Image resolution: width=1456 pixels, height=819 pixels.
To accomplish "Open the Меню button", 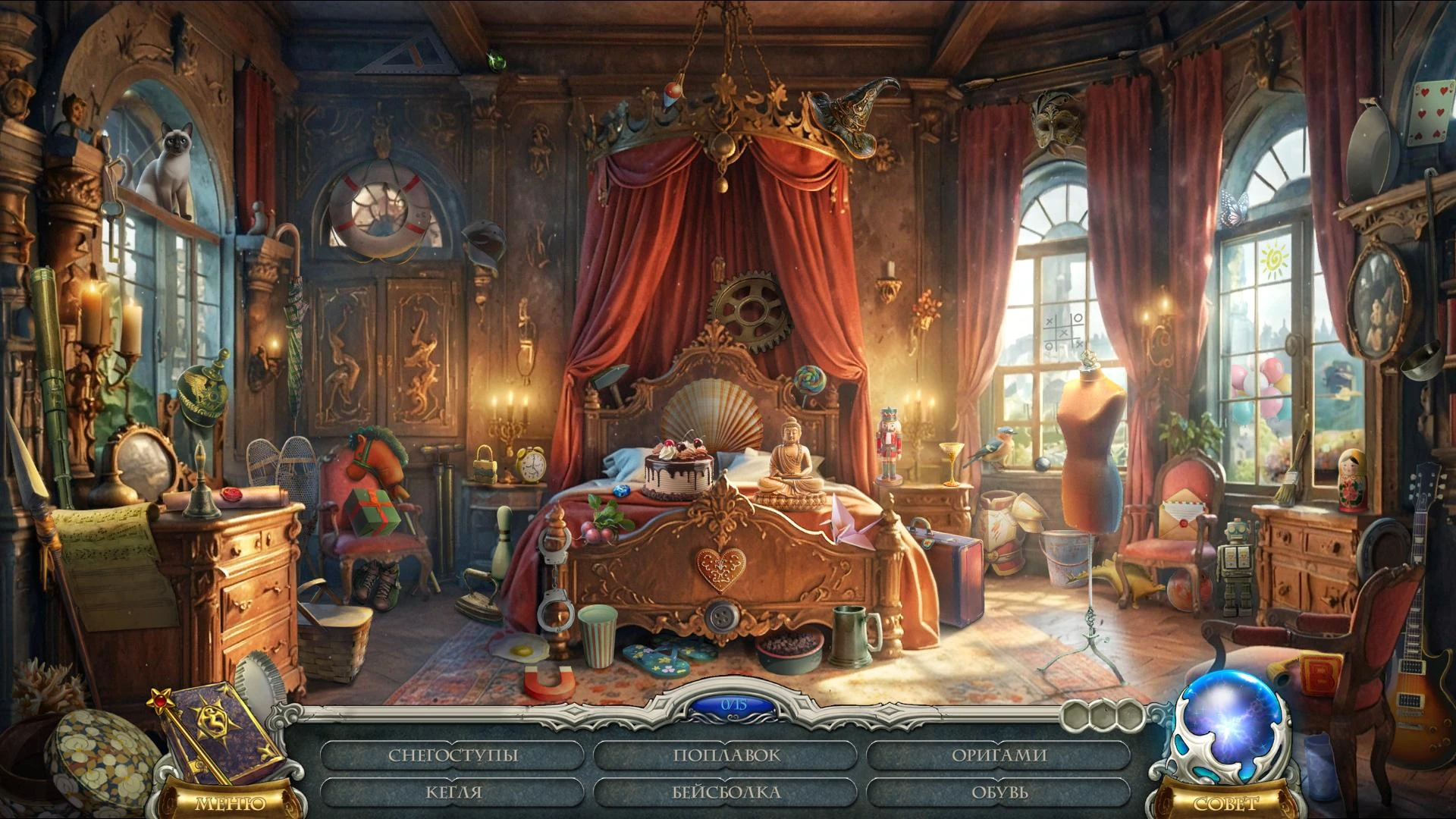I will tap(231, 803).
